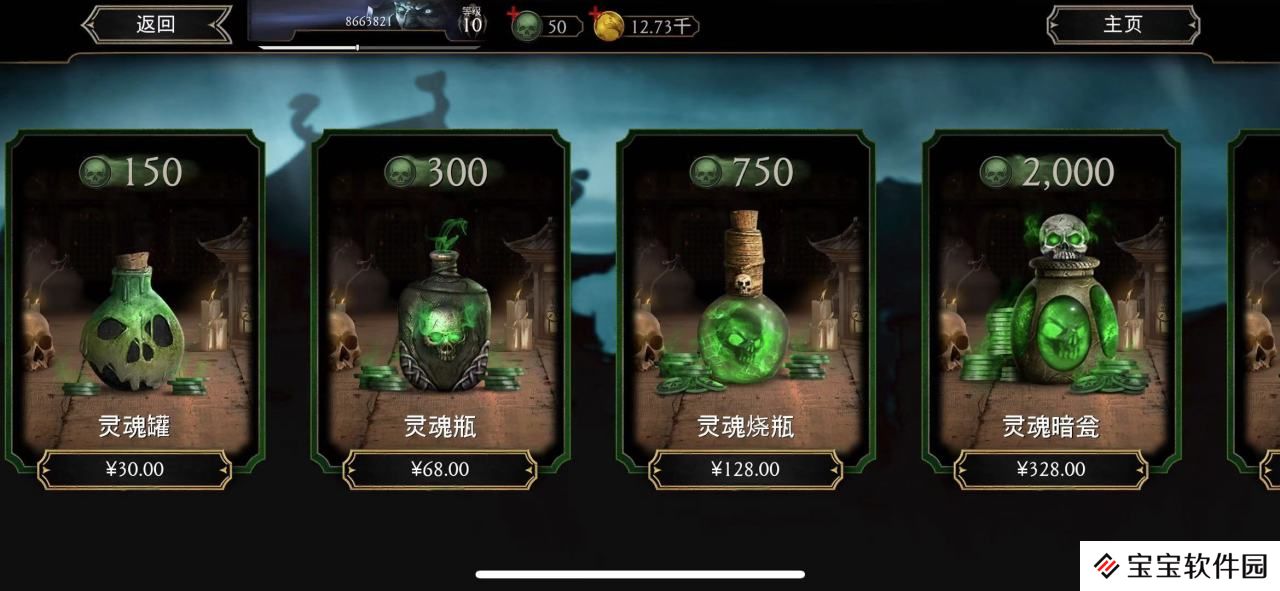
Task: Open the 主页 home page
Action: coord(1122,25)
